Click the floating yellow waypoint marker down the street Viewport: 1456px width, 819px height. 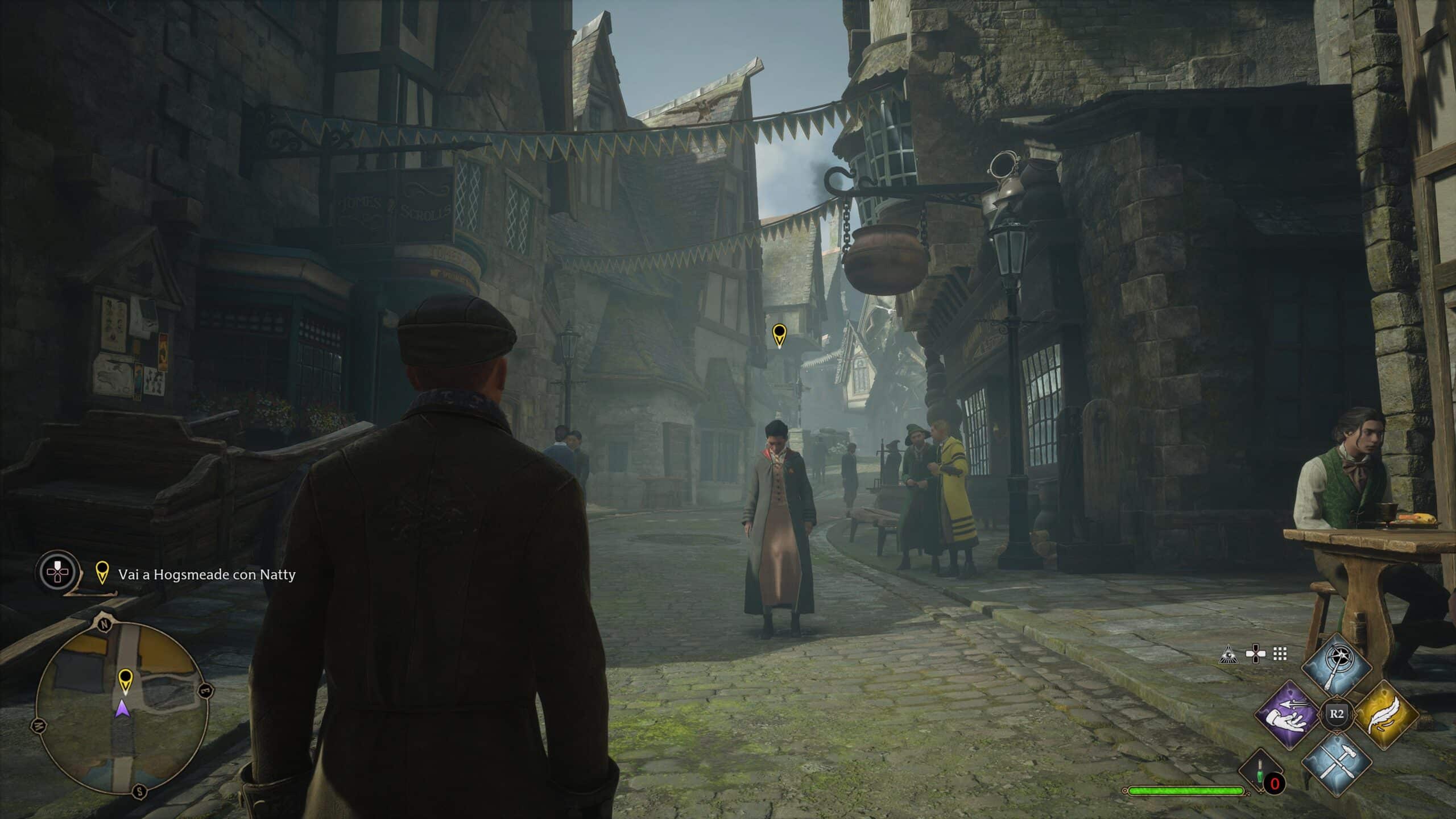[779, 334]
